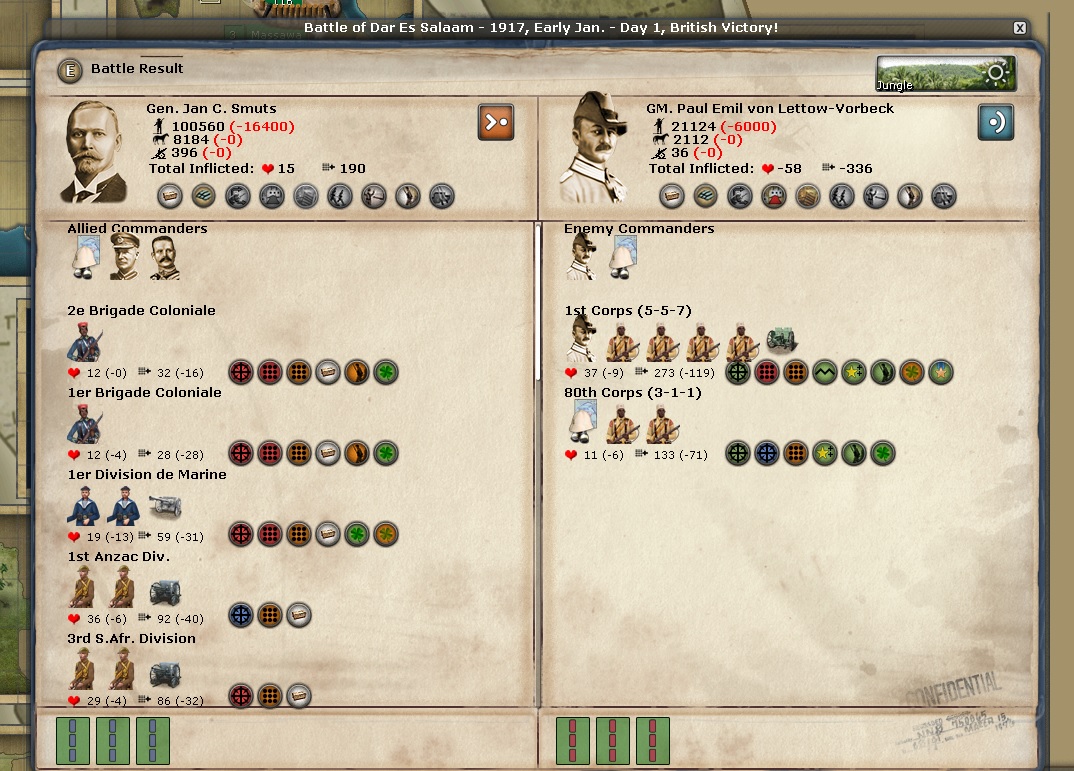Select Gen. Jan C. Smuts portrait
This screenshot has height=771, width=1074.
(x=97, y=152)
